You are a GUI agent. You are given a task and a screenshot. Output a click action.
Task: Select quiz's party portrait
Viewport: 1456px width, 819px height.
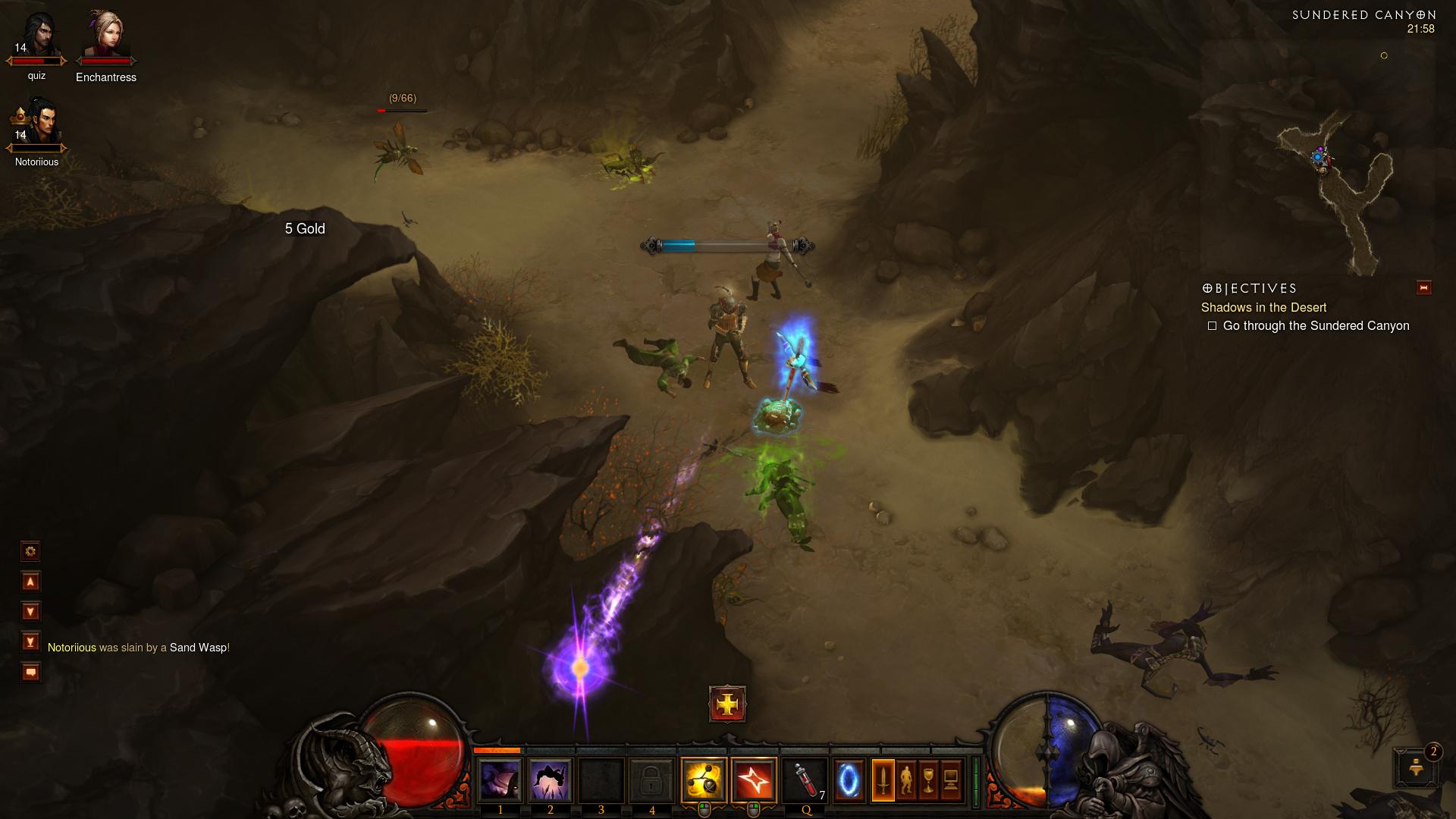coord(37,39)
